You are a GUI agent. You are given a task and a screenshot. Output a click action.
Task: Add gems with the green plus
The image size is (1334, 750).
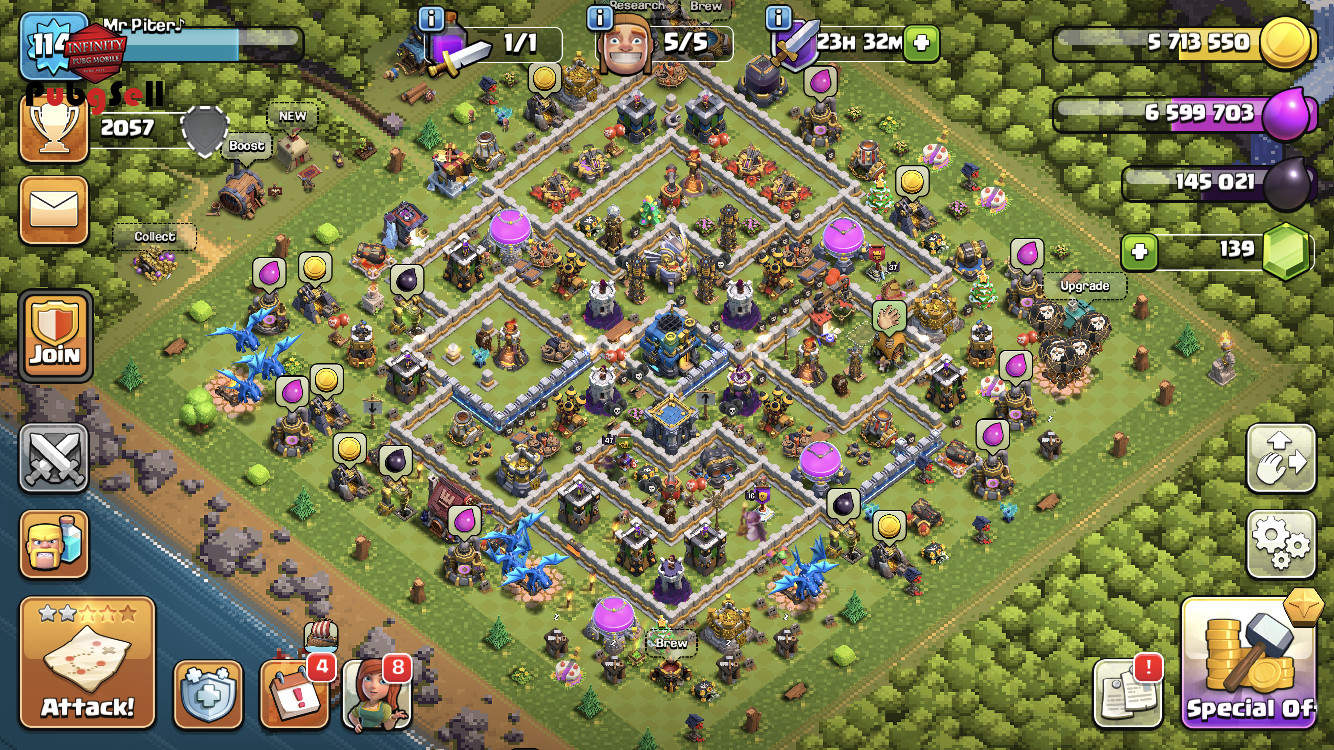click(1138, 252)
